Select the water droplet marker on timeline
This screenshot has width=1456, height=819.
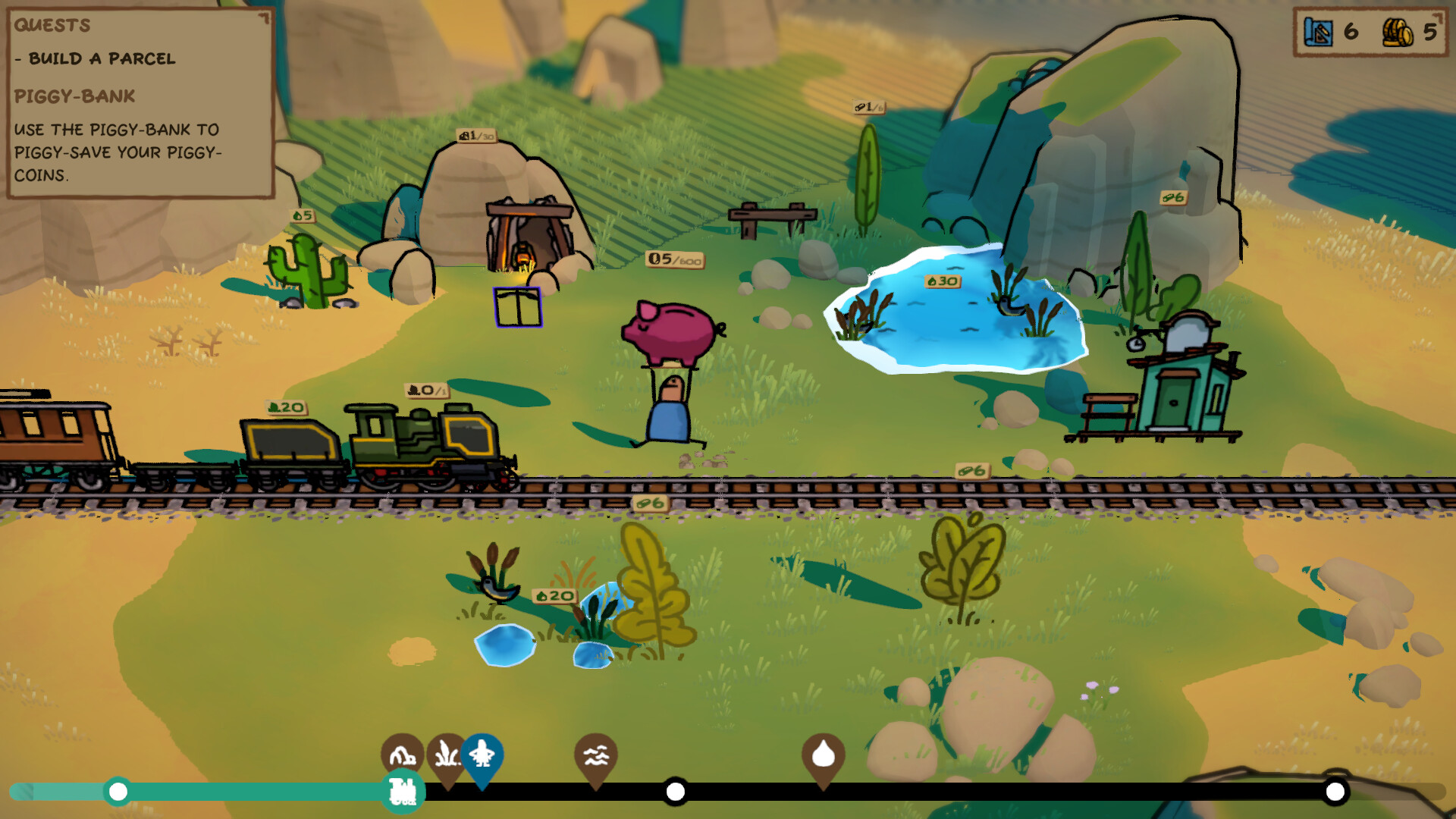click(x=824, y=755)
